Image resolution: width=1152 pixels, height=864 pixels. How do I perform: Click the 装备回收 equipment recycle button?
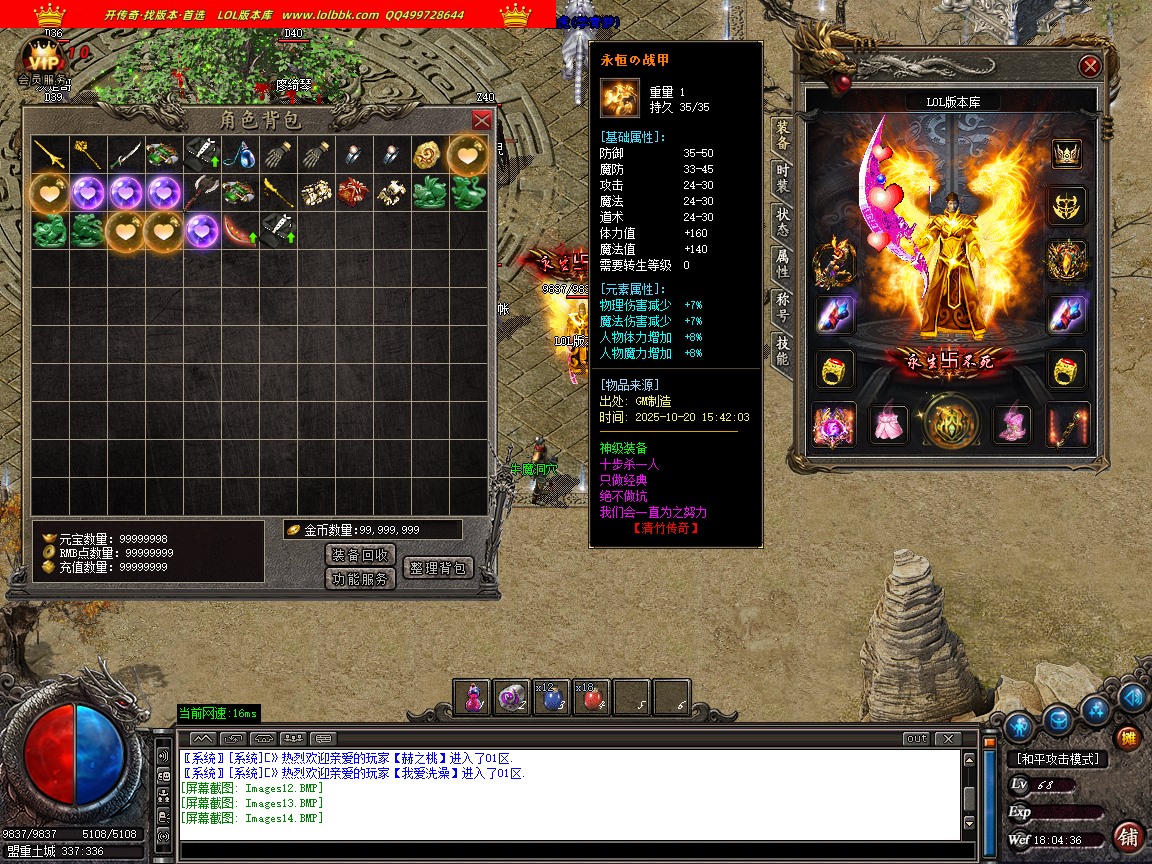pyautogui.click(x=360, y=554)
